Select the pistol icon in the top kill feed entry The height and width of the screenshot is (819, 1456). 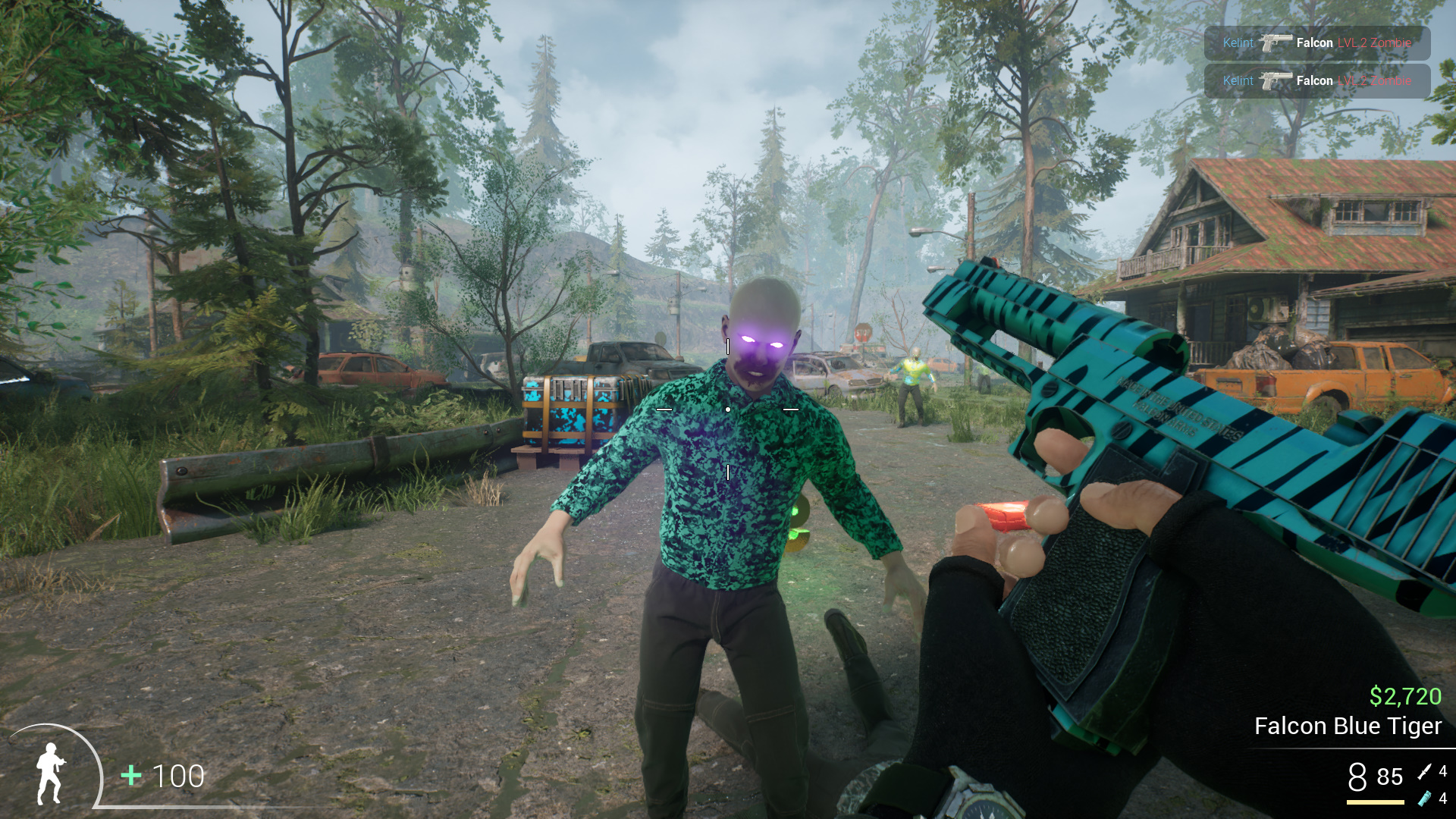pyautogui.click(x=1279, y=43)
